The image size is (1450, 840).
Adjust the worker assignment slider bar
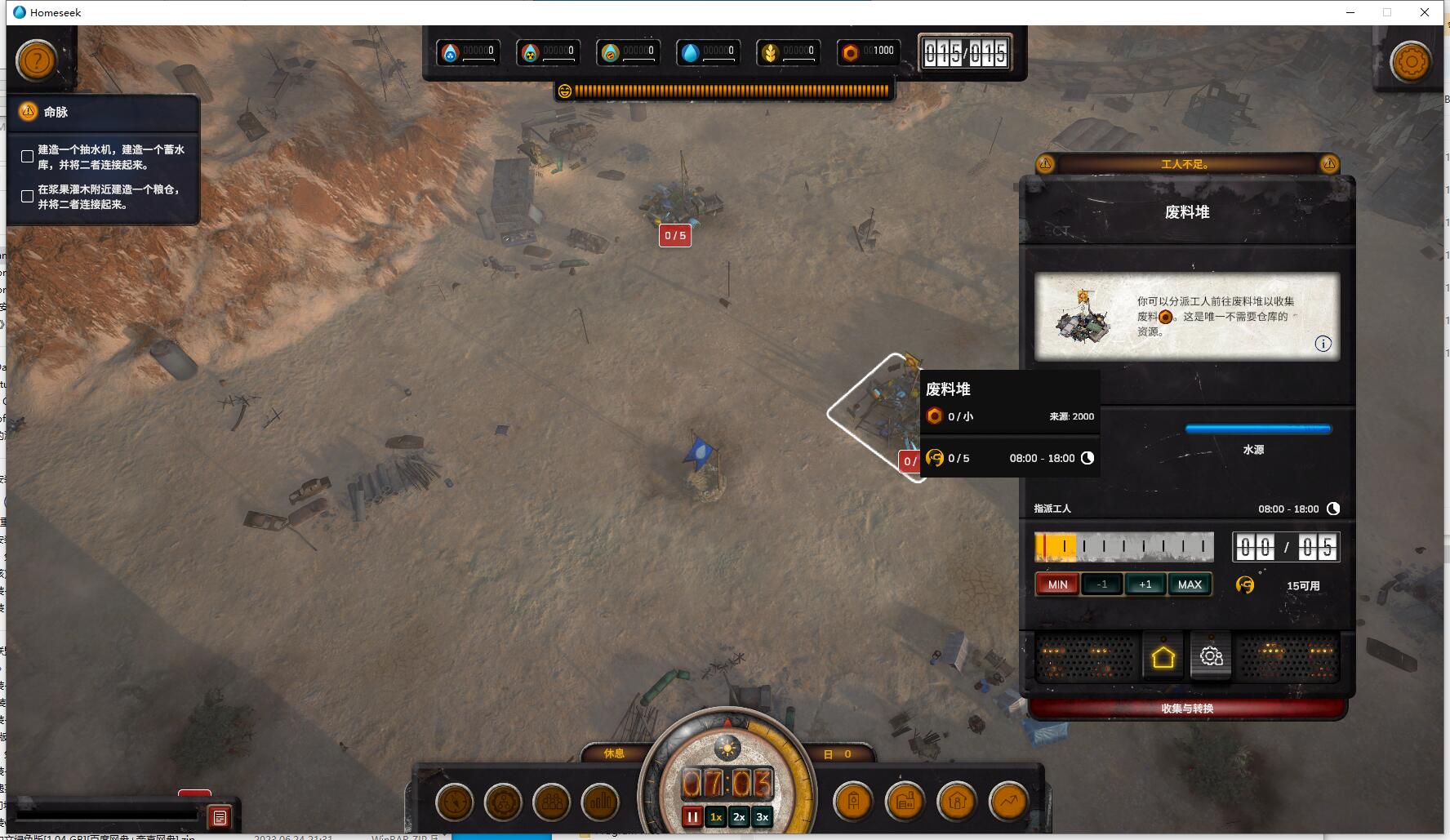(1123, 546)
